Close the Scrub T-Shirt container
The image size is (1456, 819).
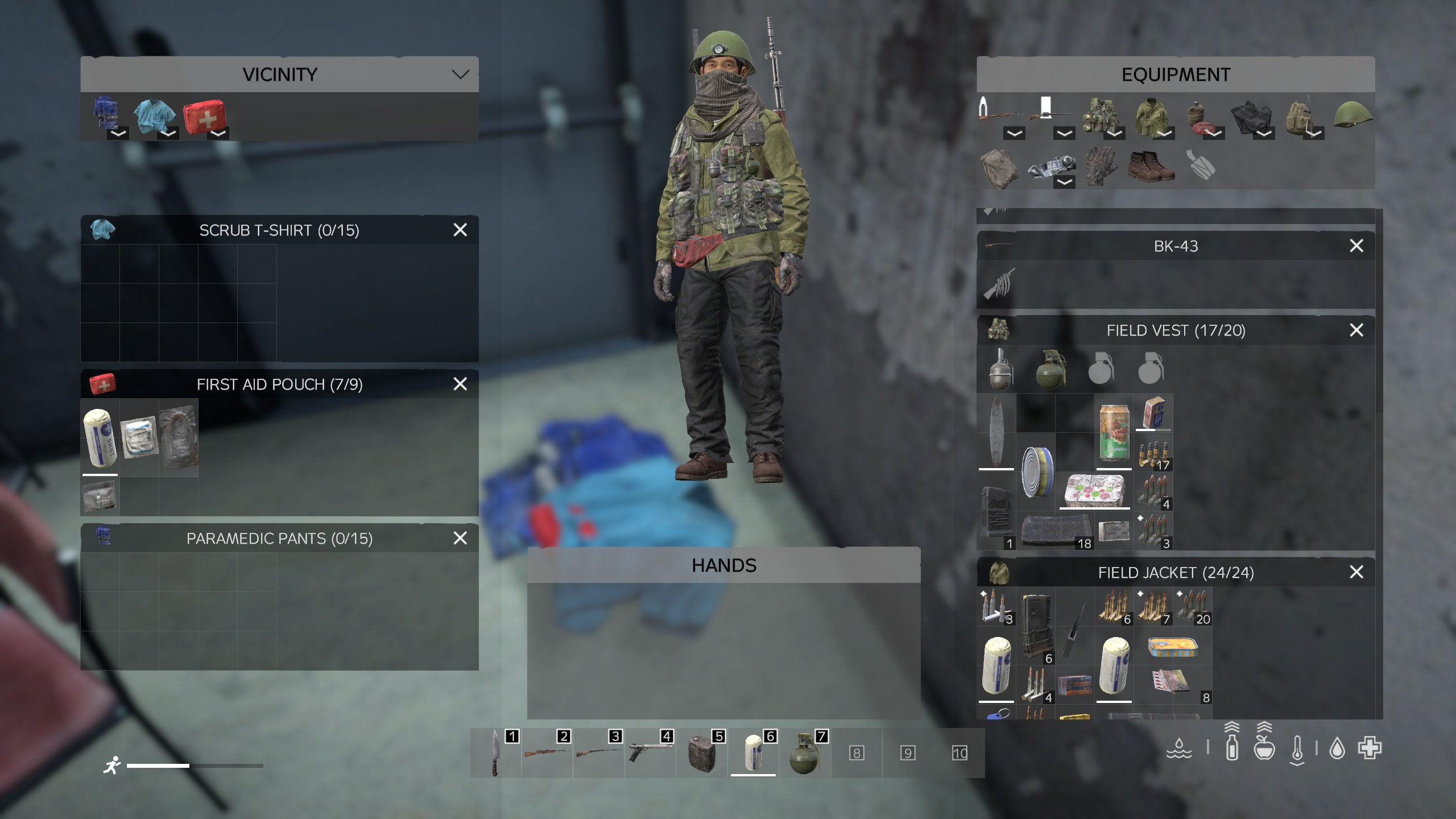460,230
